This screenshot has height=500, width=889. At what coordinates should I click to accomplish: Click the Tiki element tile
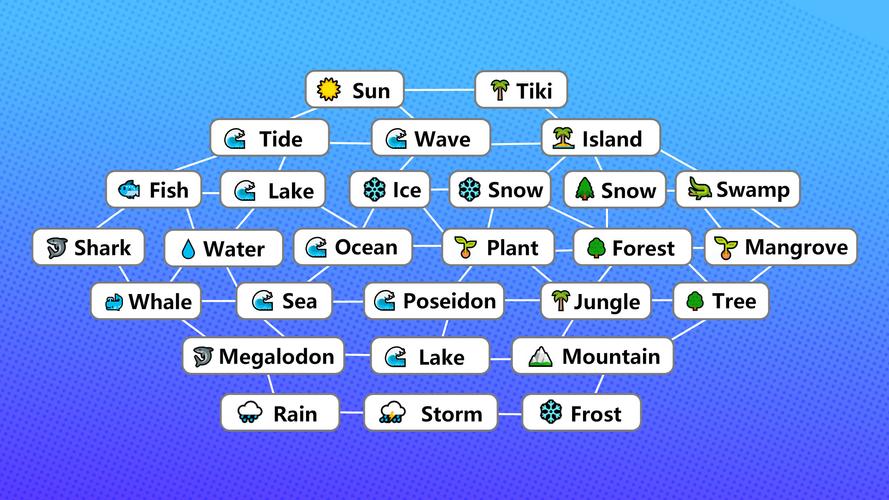click(x=521, y=91)
